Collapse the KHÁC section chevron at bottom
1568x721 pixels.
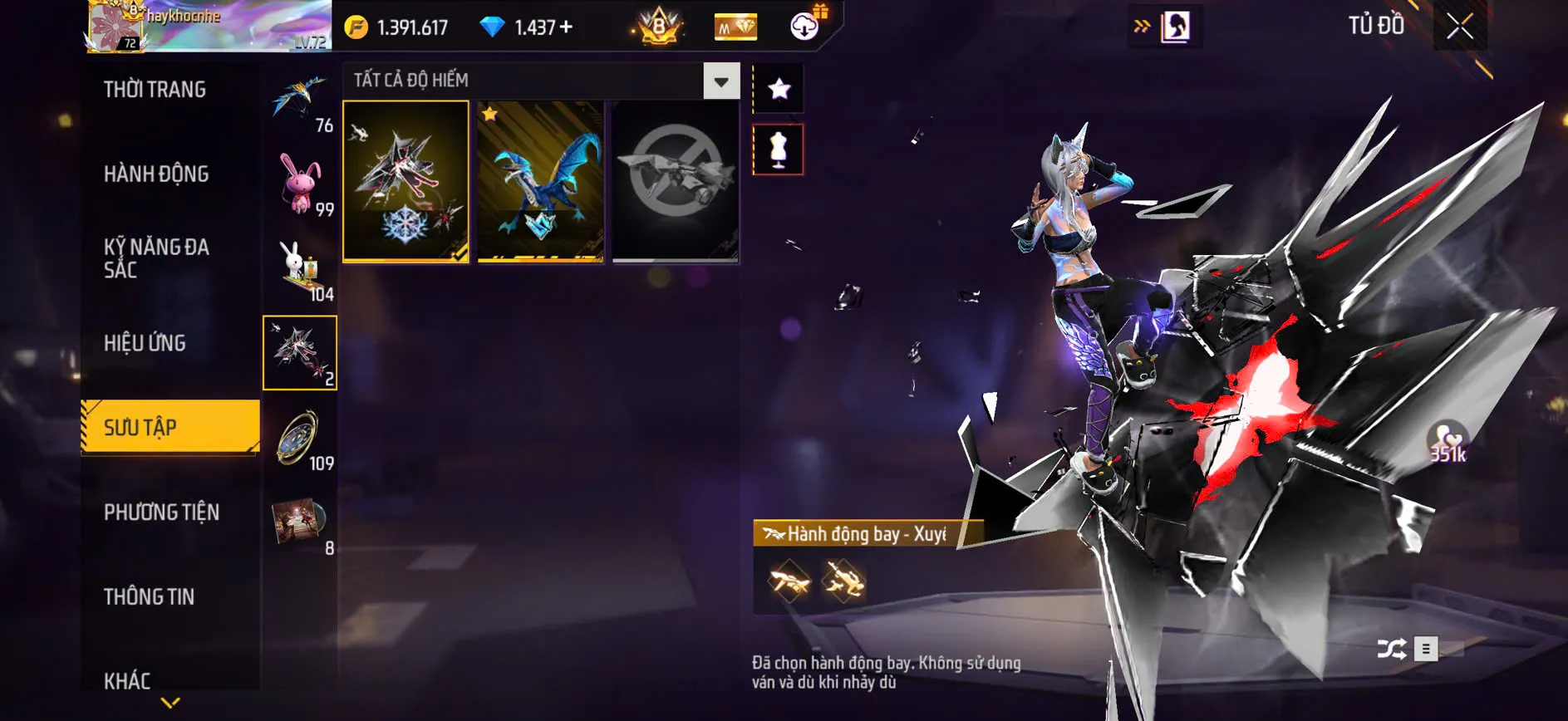pyautogui.click(x=170, y=702)
